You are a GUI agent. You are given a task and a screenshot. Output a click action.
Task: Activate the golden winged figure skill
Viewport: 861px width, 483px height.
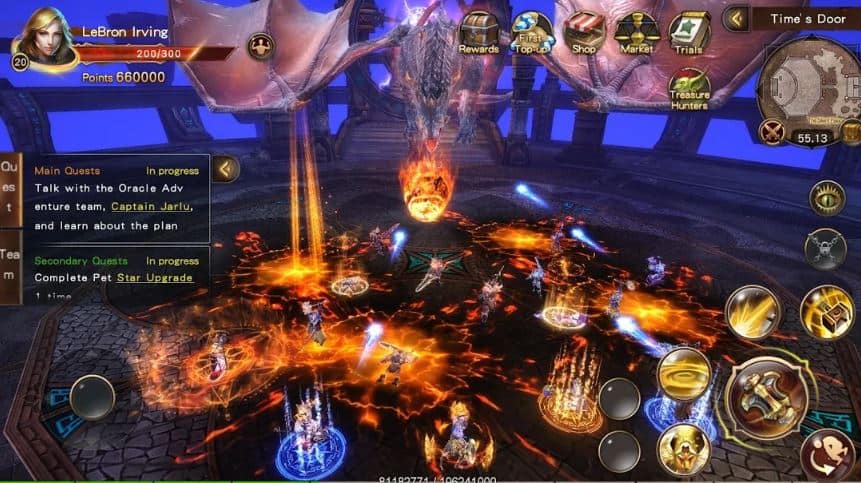point(684,449)
